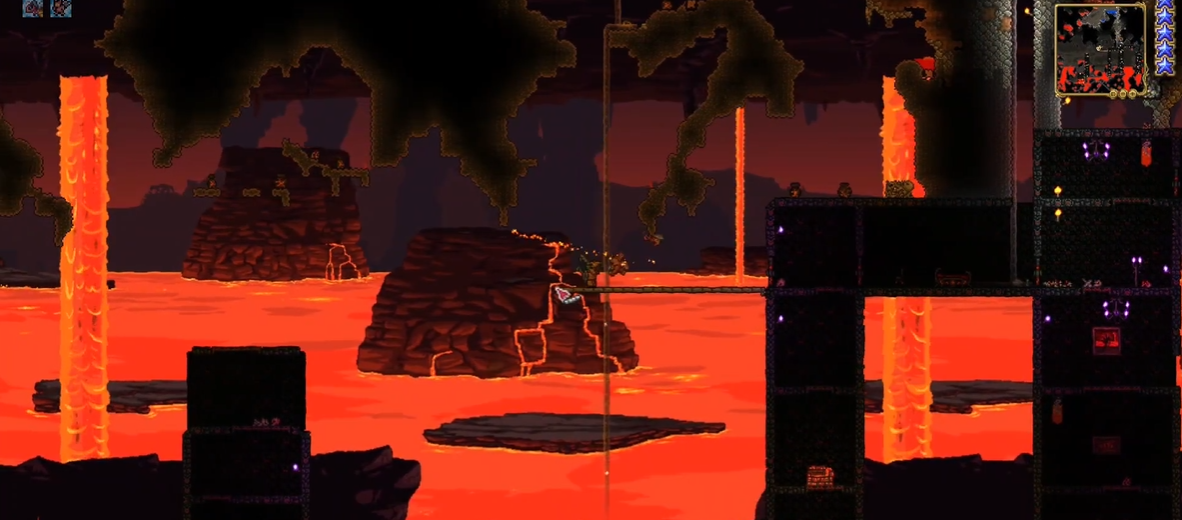Select the buff icon beside the imp buff

pyautogui.click(x=33, y=8)
